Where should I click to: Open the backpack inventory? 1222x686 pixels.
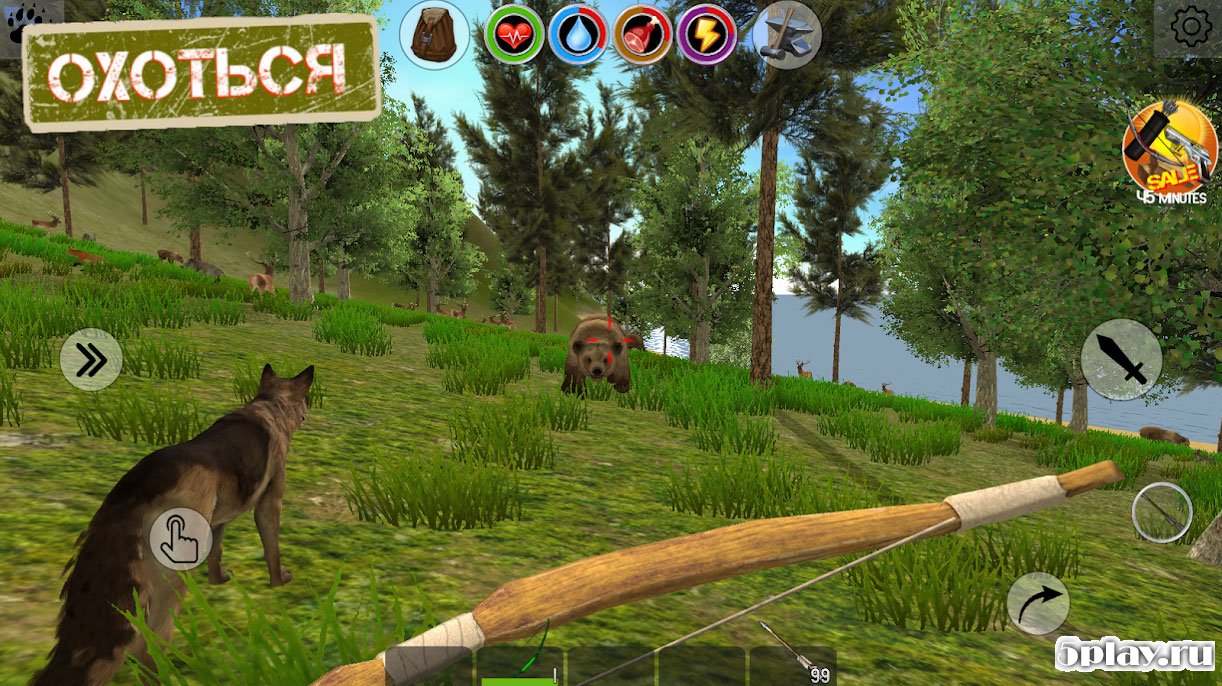pyautogui.click(x=434, y=33)
